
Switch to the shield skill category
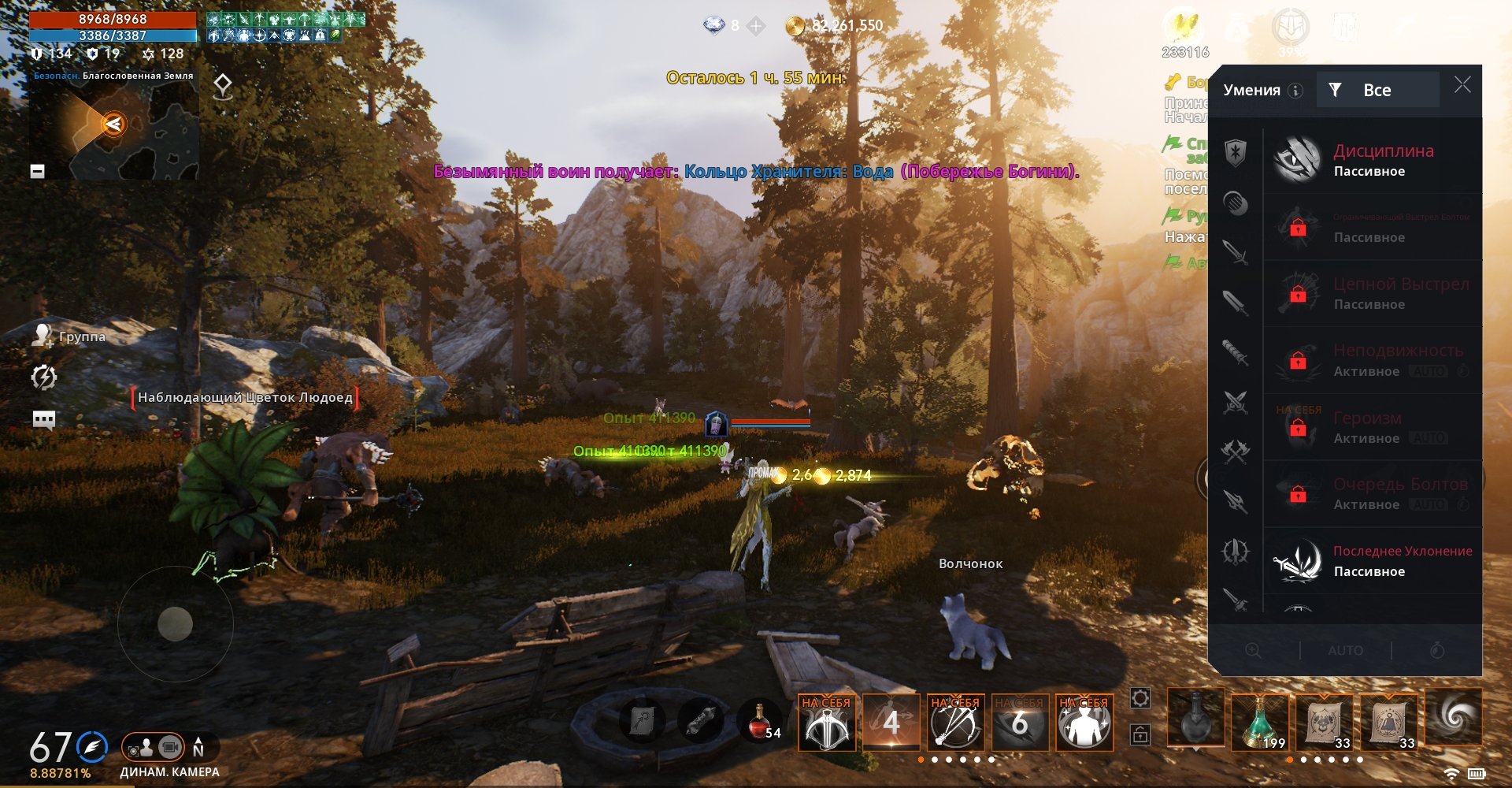(1236, 152)
